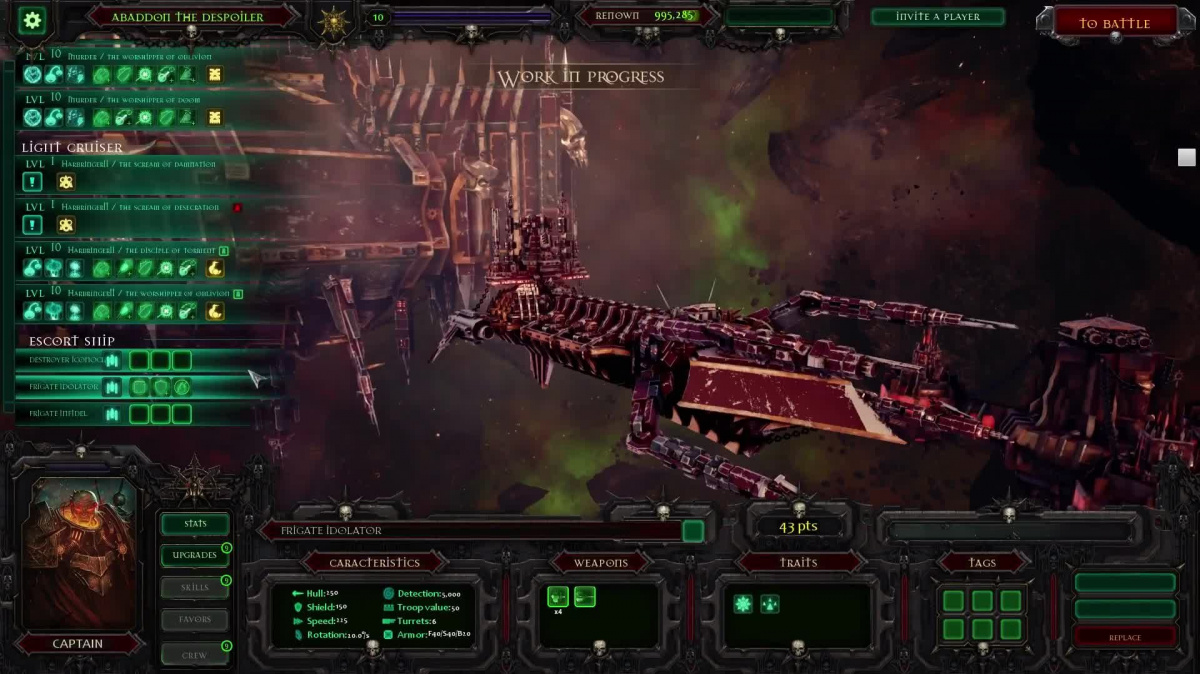Open the gear settings menu

coord(32,20)
